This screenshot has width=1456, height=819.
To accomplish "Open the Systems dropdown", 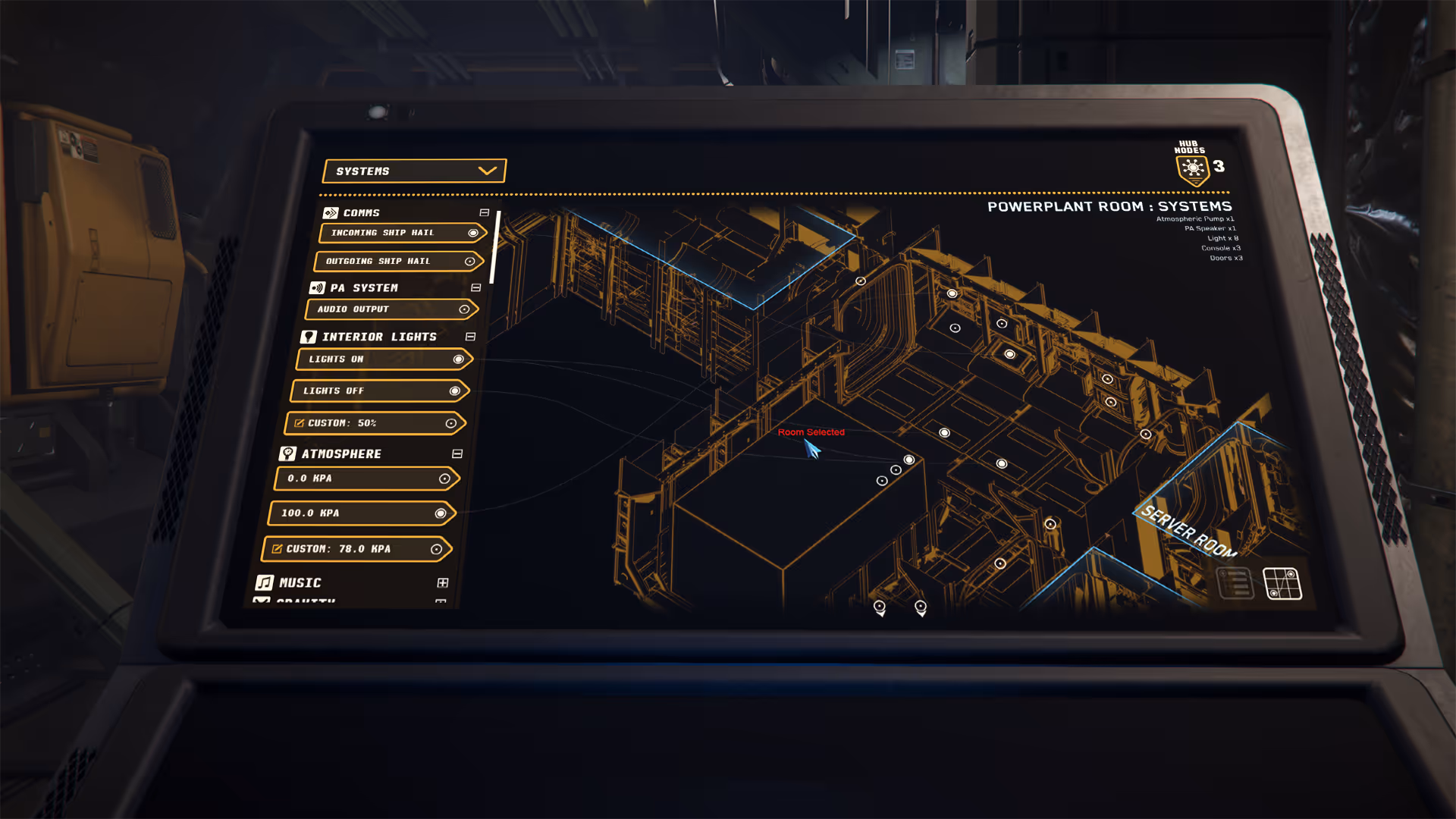I will (414, 171).
